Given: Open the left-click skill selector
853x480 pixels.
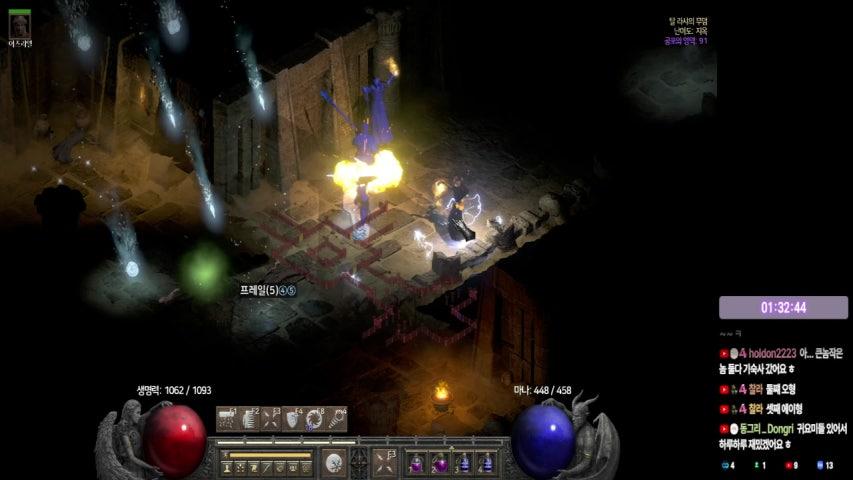Looking at the screenshot, I should tap(335, 463).
